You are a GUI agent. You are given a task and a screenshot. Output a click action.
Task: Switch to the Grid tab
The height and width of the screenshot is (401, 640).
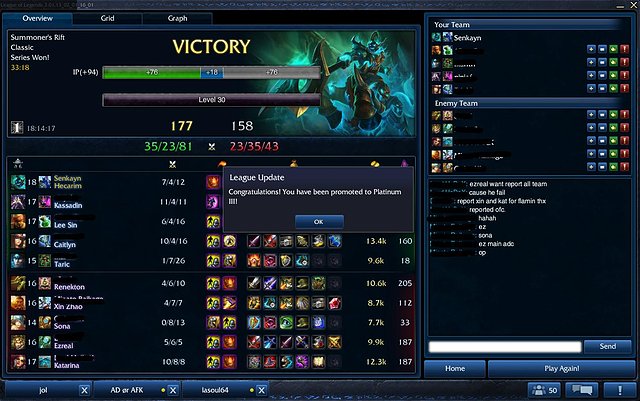click(107, 18)
